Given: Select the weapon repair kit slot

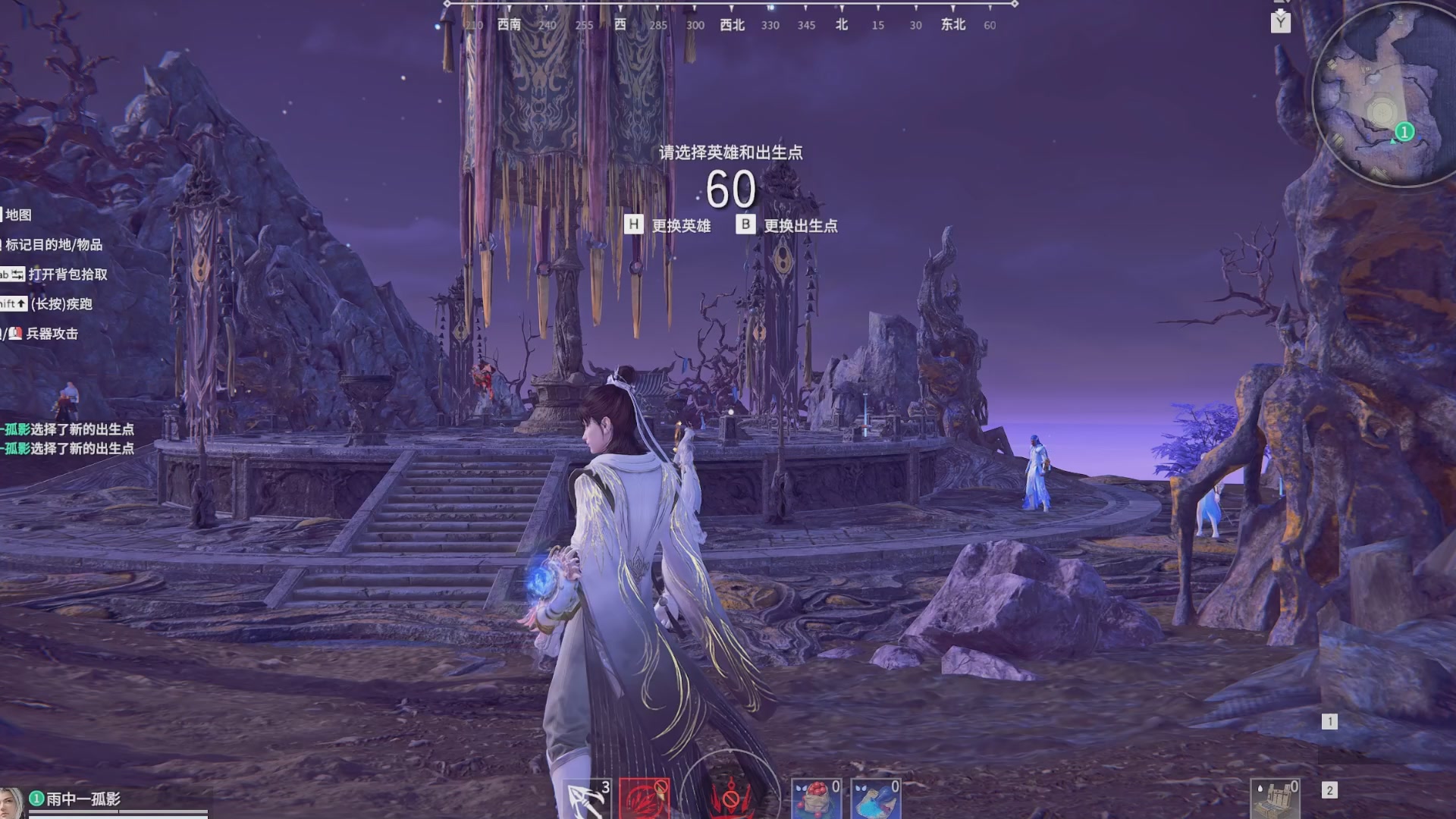Looking at the screenshot, I should pos(1276,799).
